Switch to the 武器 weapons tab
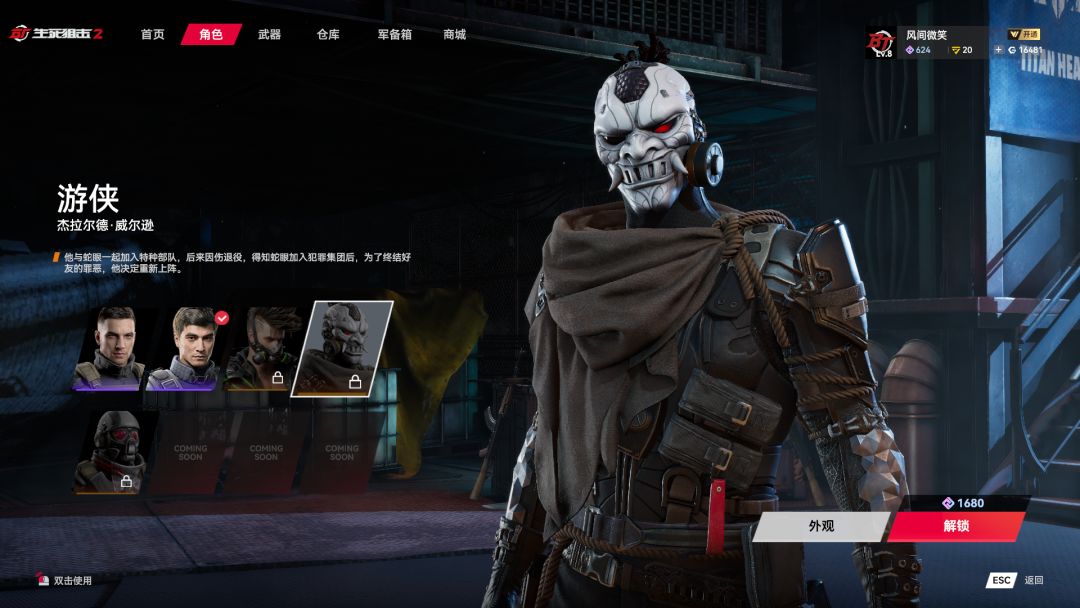This screenshot has height=608, width=1080. pos(269,35)
